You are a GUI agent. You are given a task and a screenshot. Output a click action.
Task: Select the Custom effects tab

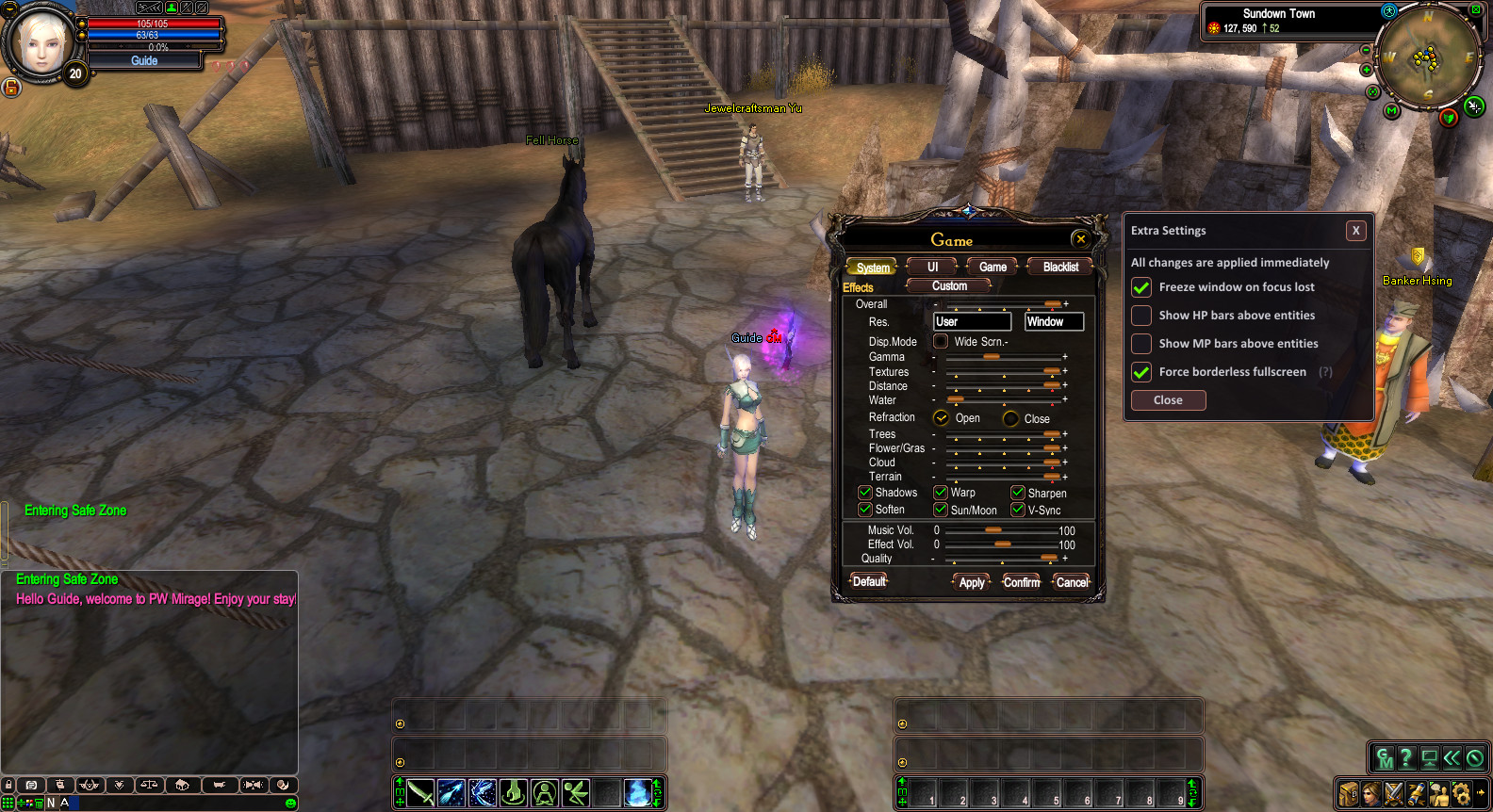949,286
